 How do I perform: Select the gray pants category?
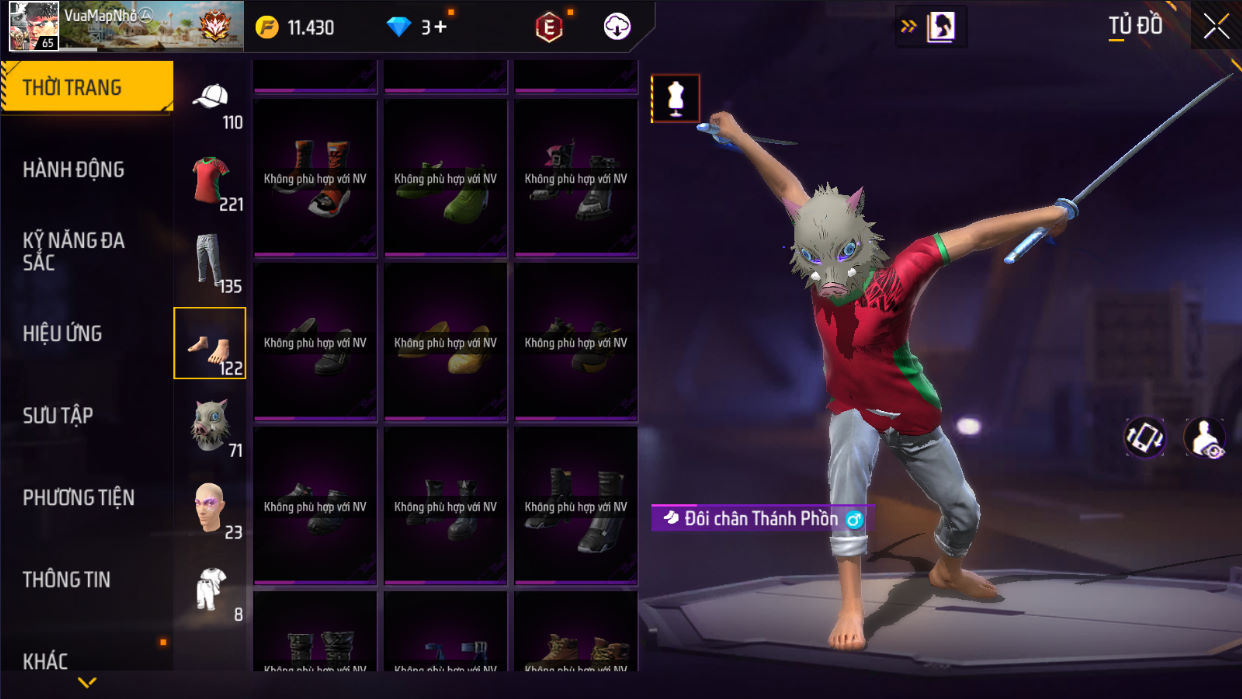tap(209, 262)
